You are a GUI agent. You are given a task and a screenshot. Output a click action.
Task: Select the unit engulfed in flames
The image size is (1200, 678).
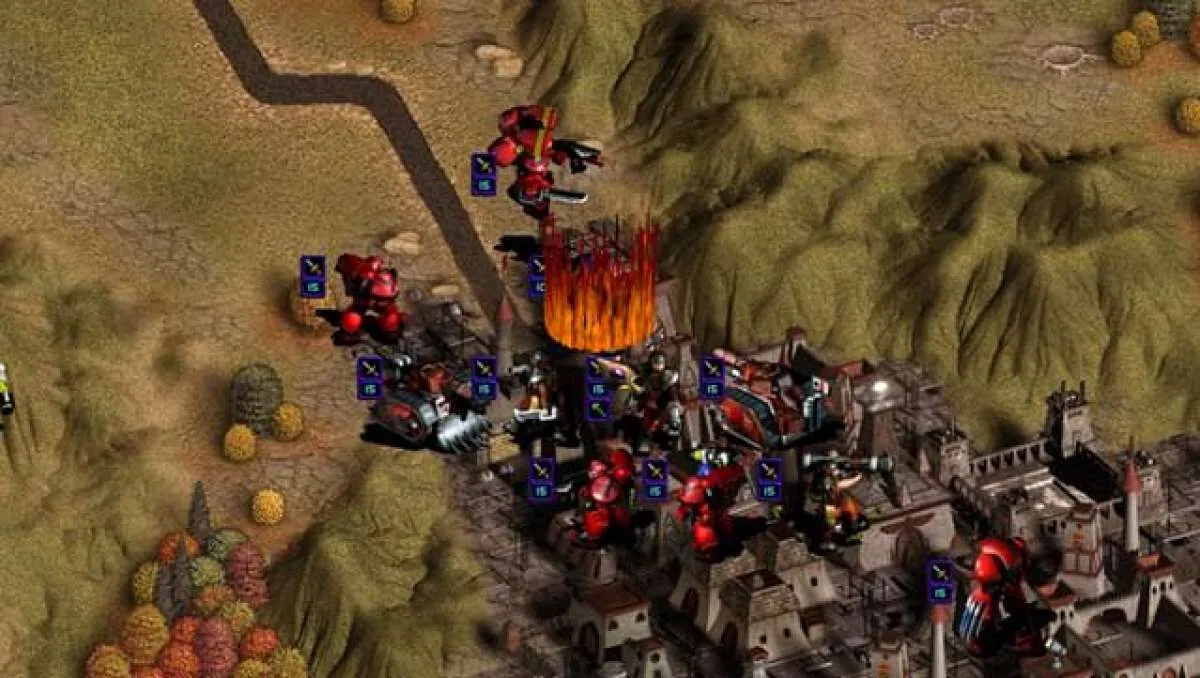(600, 285)
